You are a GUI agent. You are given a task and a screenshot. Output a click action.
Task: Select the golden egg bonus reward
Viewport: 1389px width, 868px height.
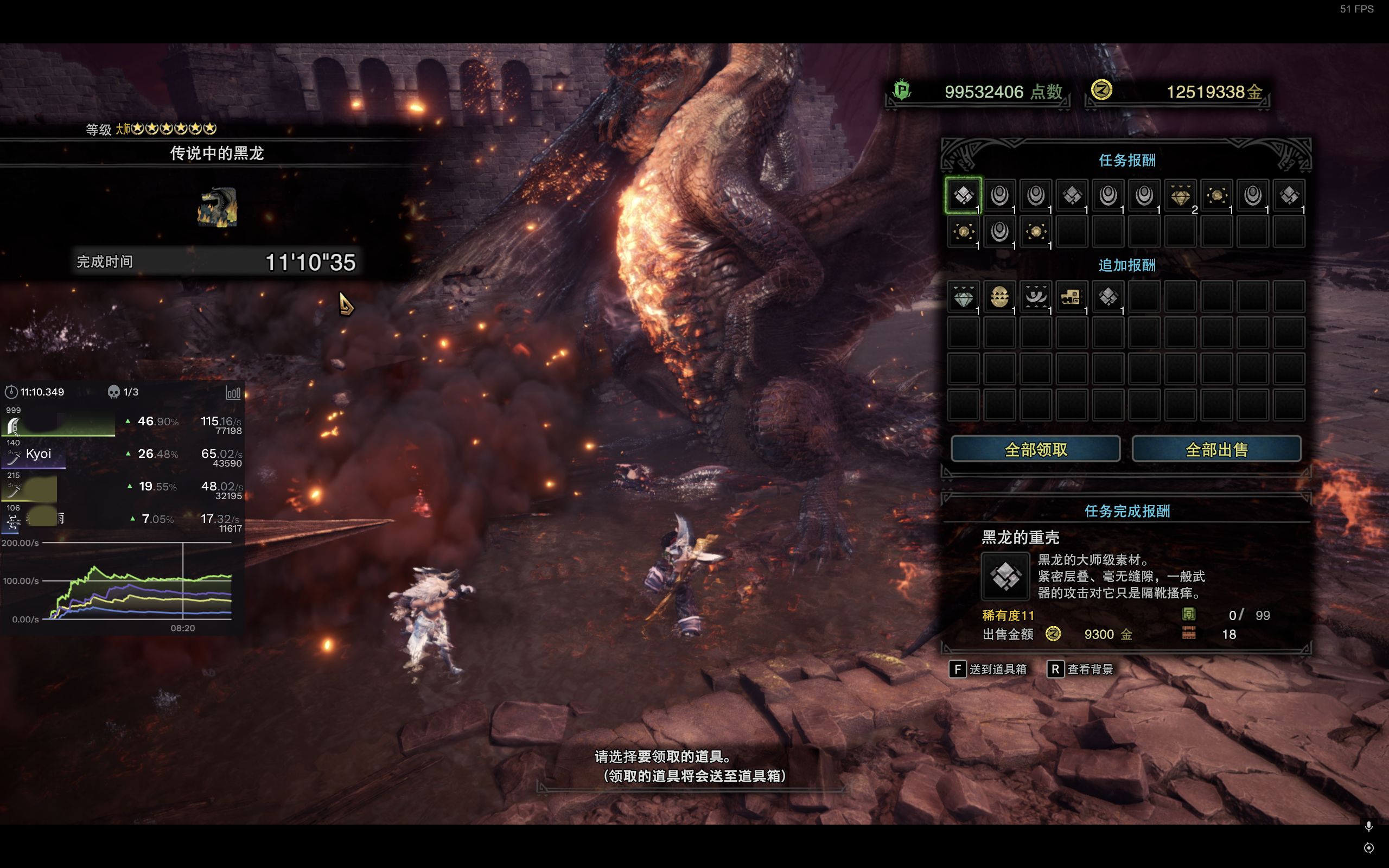(999, 297)
